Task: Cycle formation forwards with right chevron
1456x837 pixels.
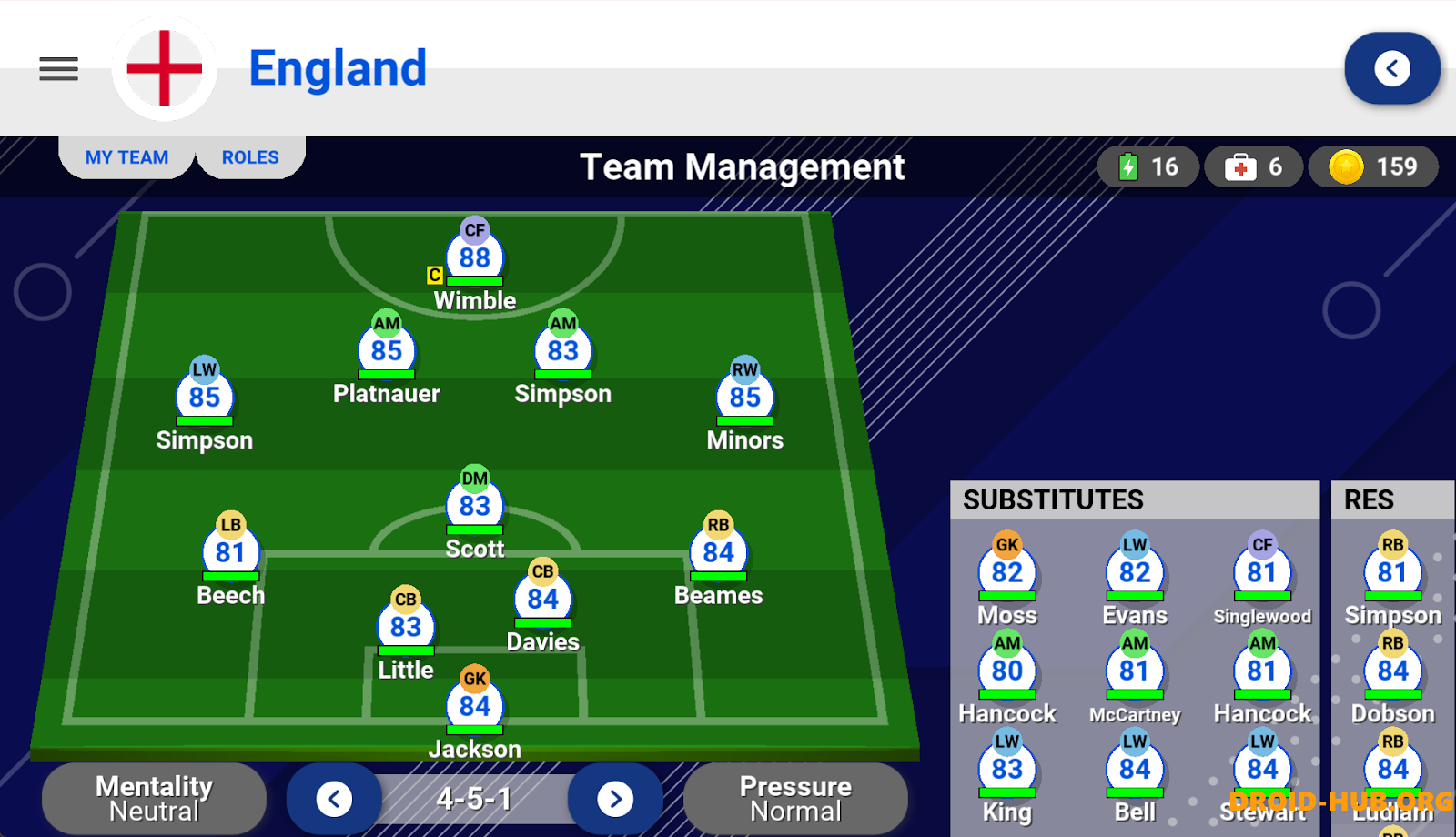Action: click(615, 799)
